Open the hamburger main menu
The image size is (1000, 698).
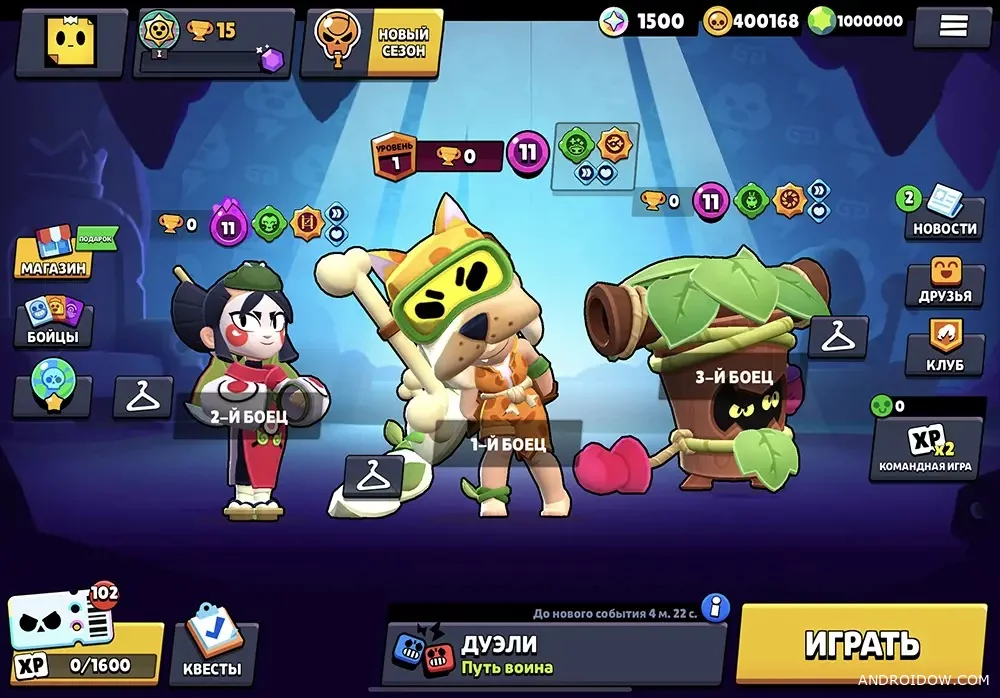[x=951, y=28]
